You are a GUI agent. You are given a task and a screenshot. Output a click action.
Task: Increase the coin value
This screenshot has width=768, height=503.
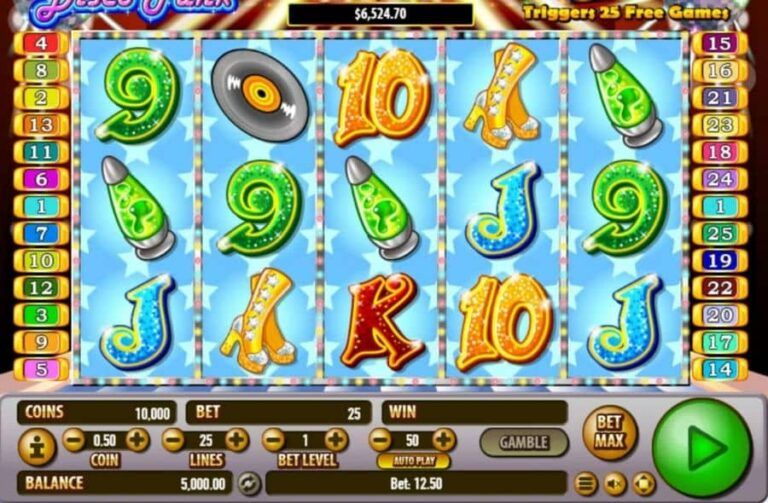pyautogui.click(x=137, y=440)
